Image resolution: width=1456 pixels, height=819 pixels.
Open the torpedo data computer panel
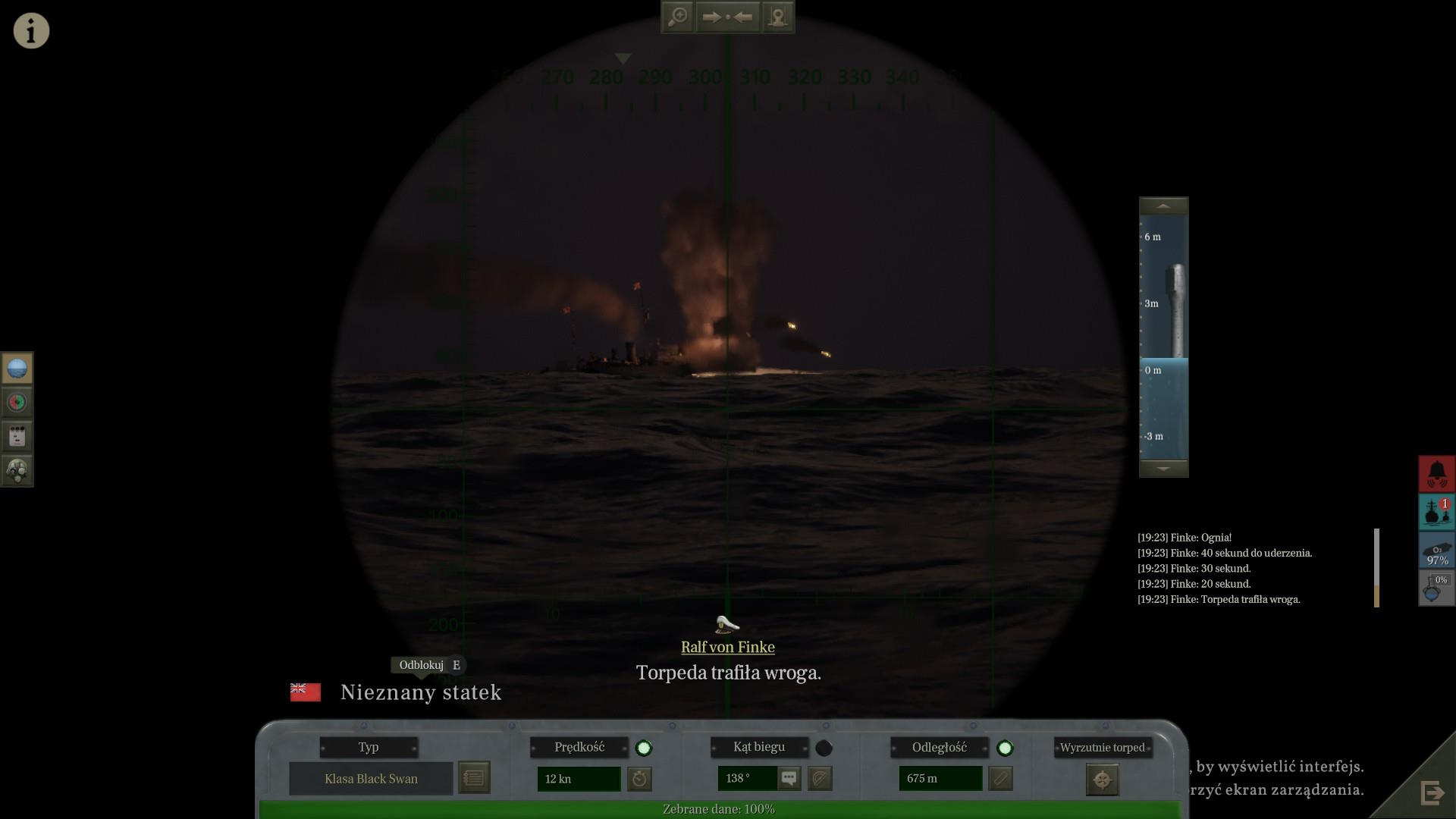tap(17, 436)
